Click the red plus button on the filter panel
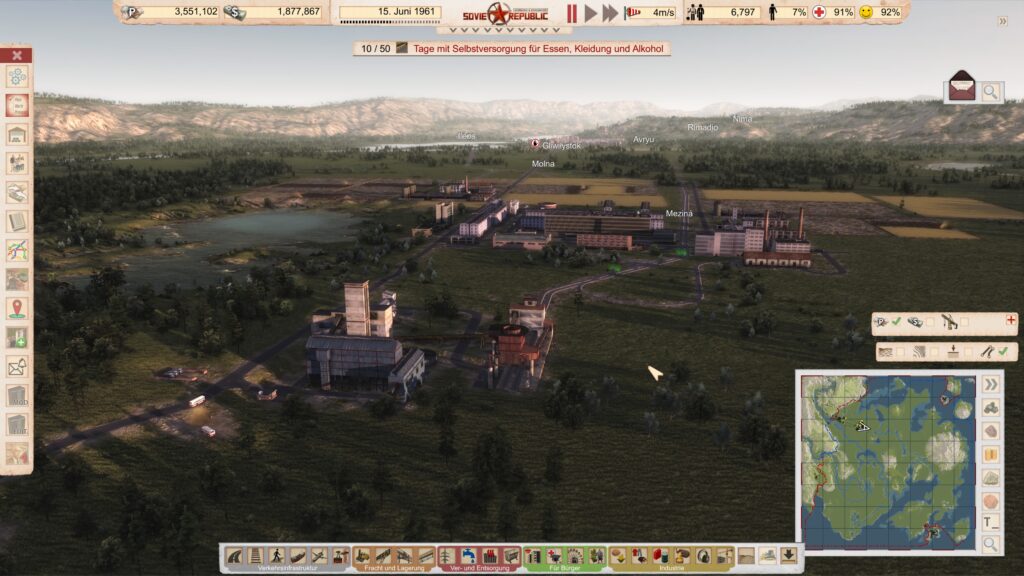This screenshot has height=576, width=1024. point(1011,321)
